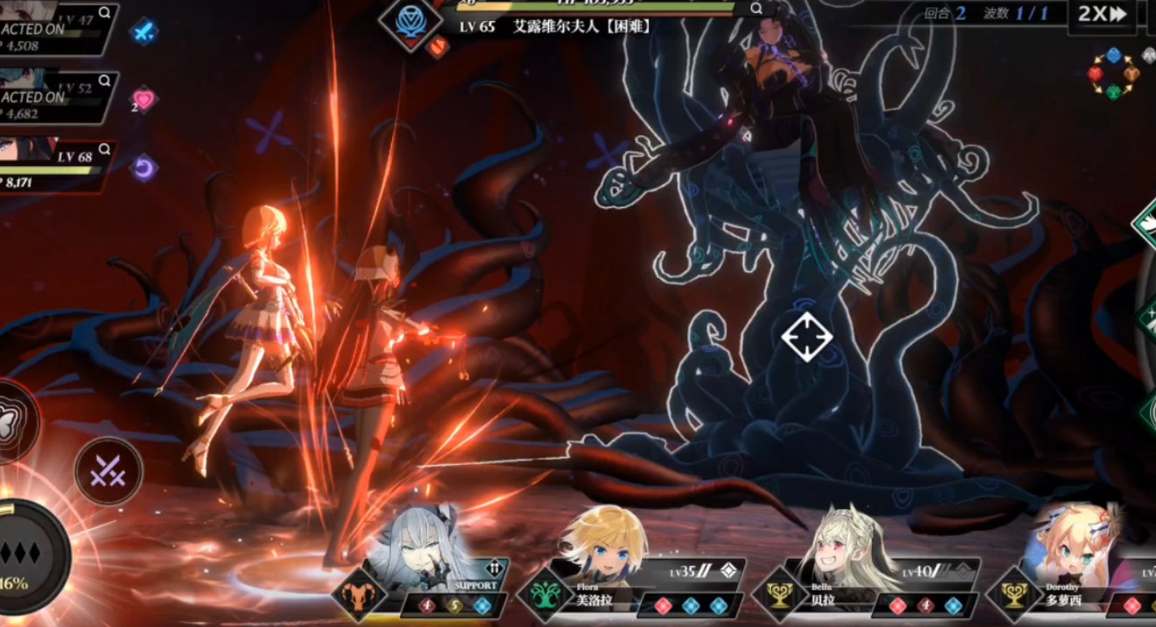Screen dimensions: 1156x627
Task: Inspect the boss with the magnifier icon
Action: point(756,8)
